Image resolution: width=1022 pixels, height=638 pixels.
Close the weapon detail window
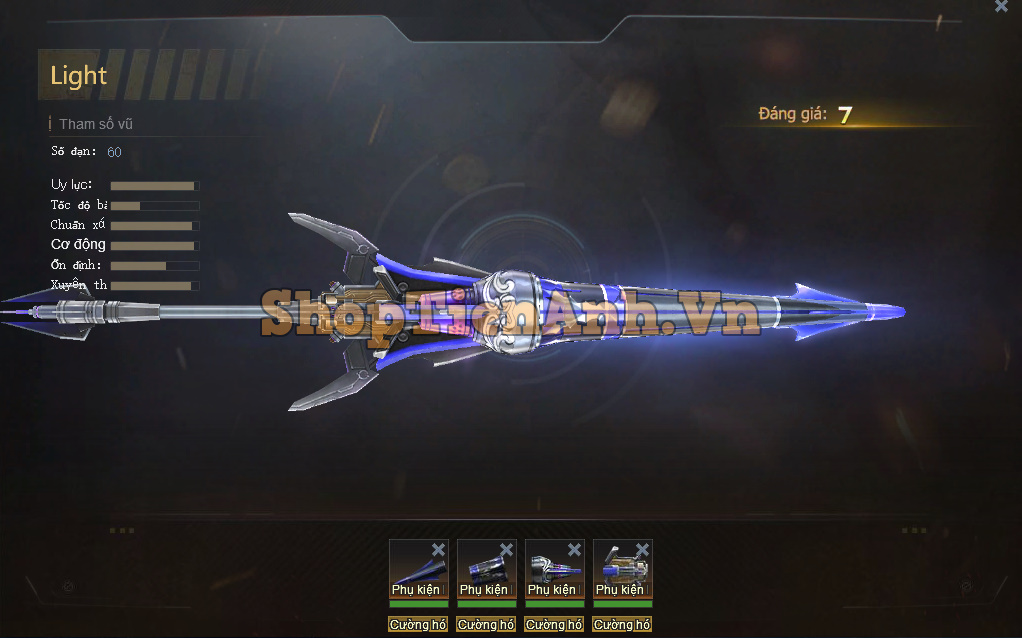tap(1001, 6)
